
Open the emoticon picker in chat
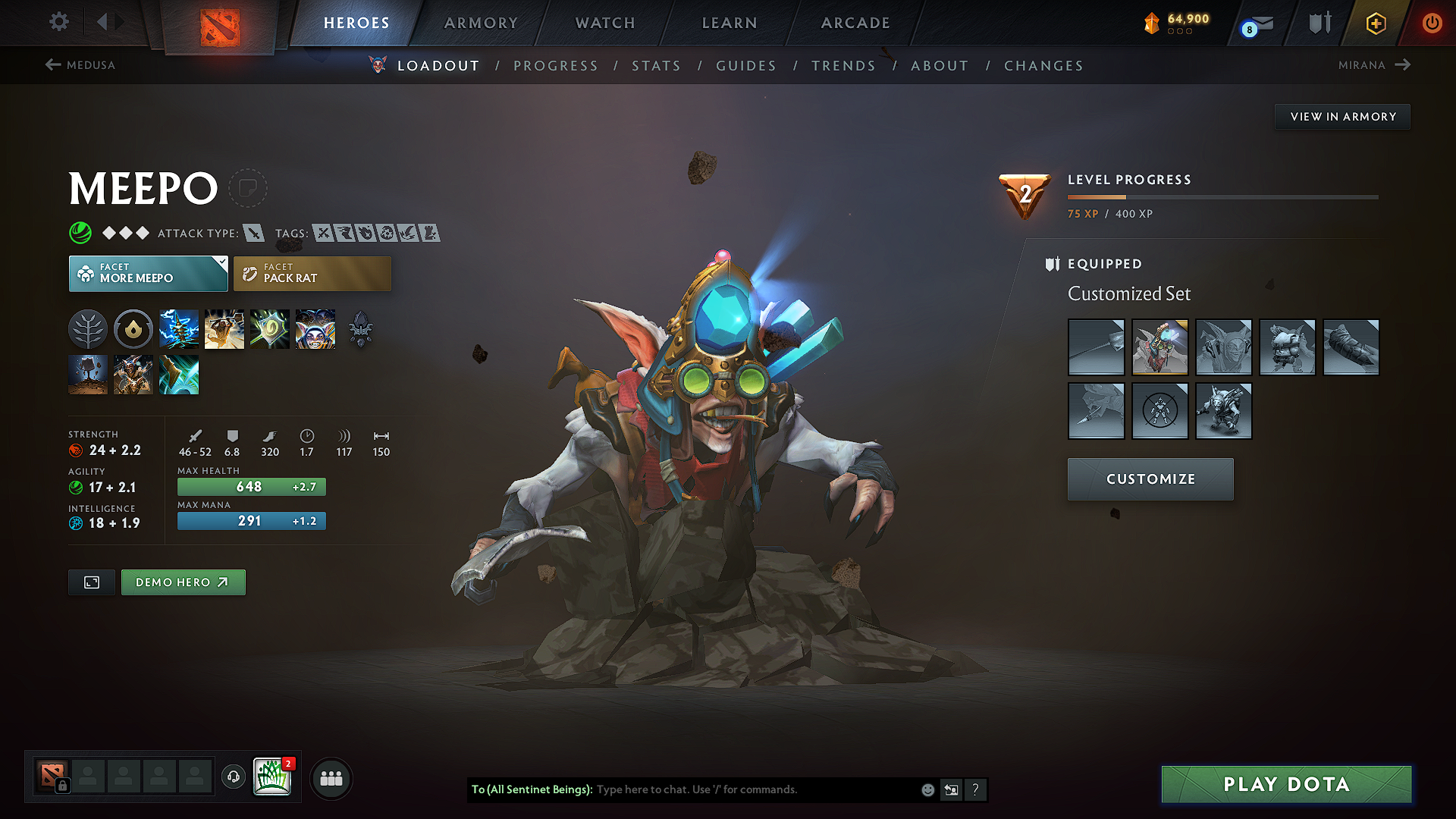click(927, 789)
